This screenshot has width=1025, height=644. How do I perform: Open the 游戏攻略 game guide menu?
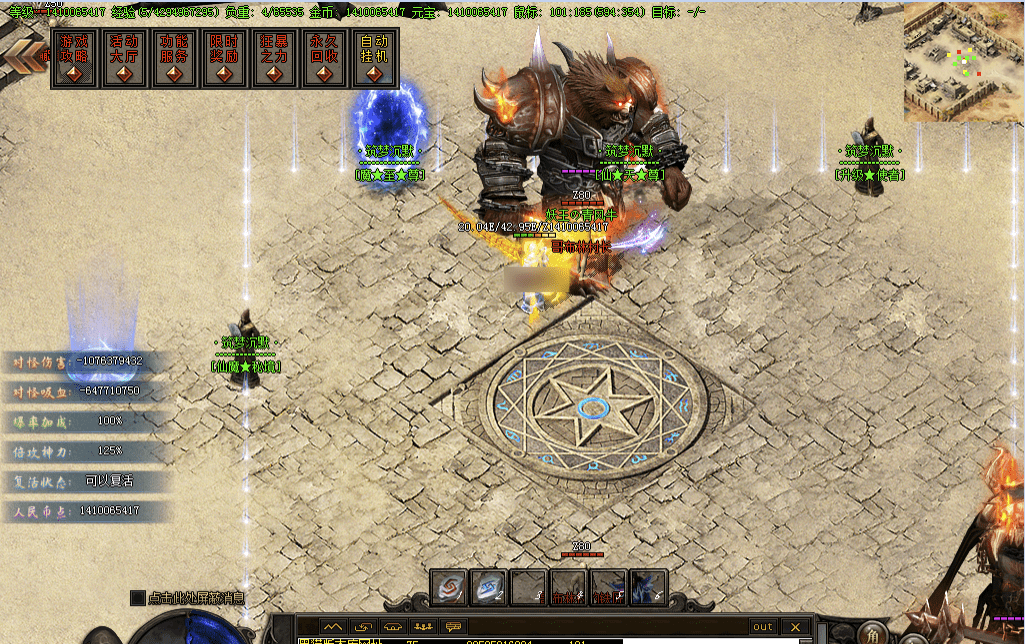coord(75,58)
